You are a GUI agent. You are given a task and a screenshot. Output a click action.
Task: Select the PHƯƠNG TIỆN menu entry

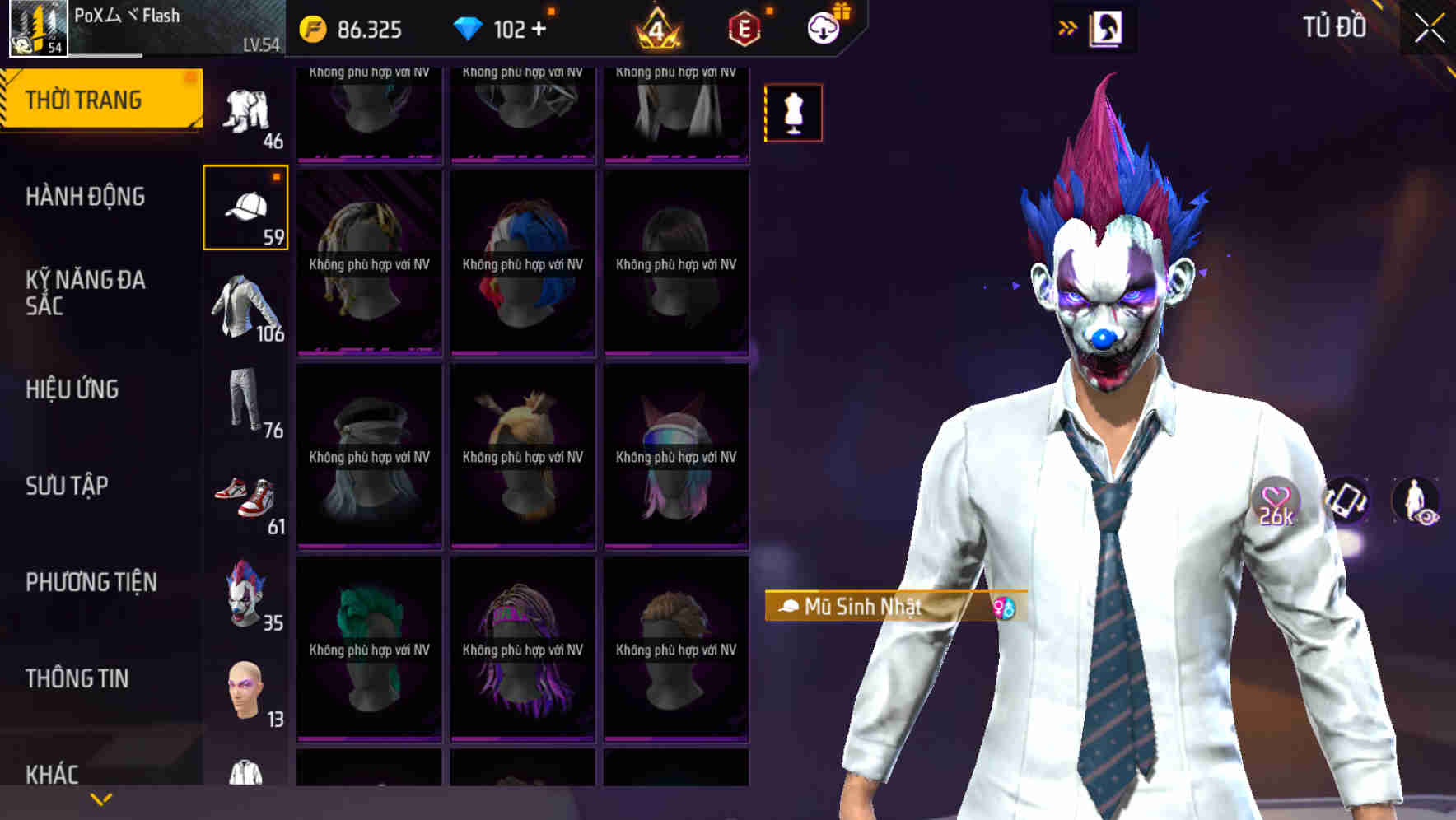point(91,582)
